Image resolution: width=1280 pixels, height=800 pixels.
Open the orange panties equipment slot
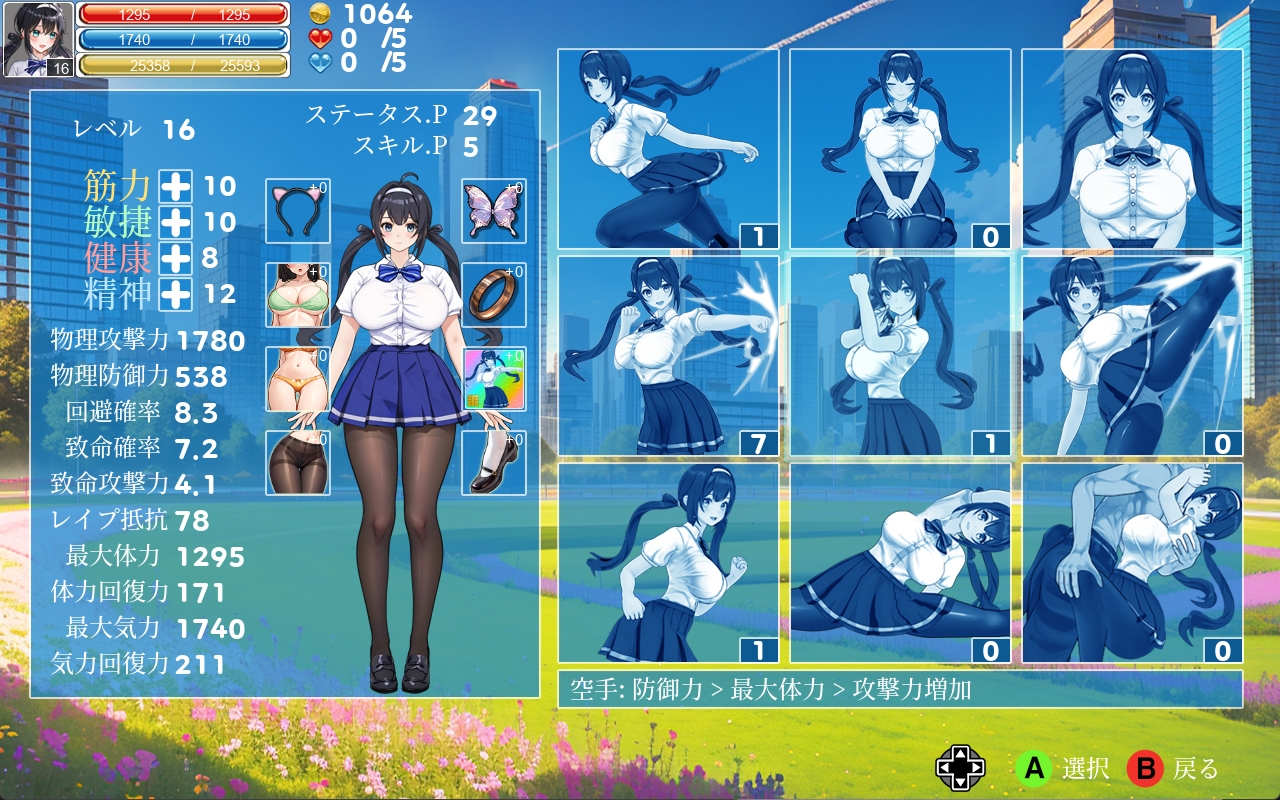[x=298, y=379]
